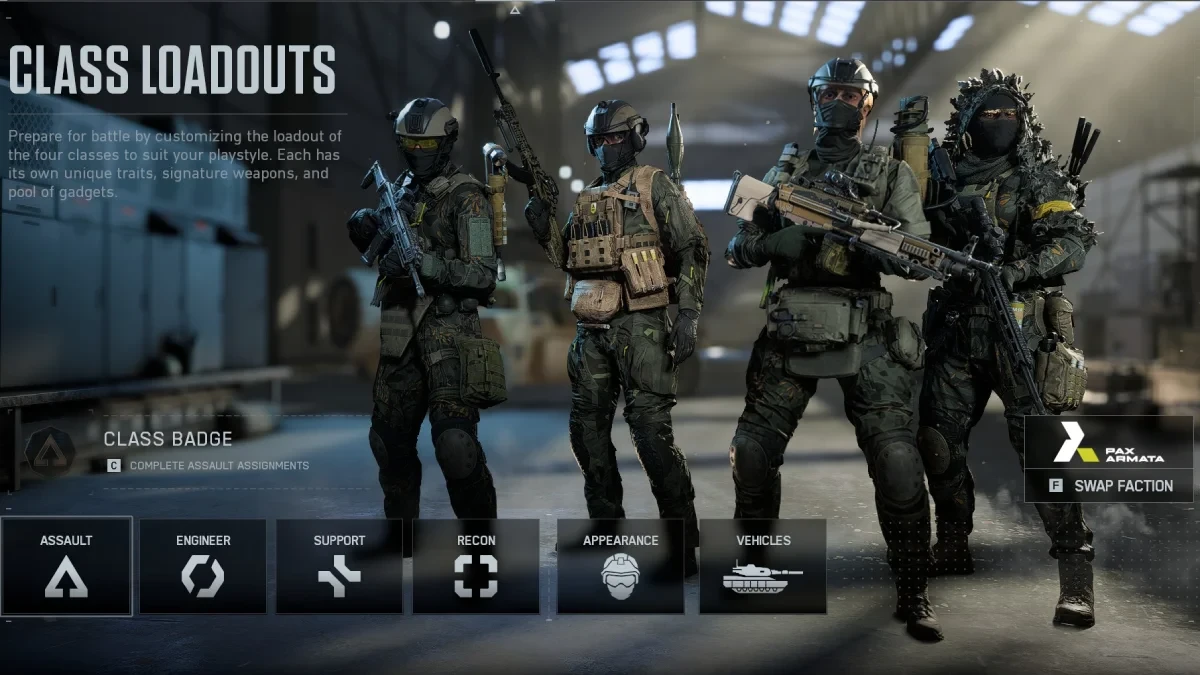
Task: Open the Engineer class loadout
Action: (203, 566)
